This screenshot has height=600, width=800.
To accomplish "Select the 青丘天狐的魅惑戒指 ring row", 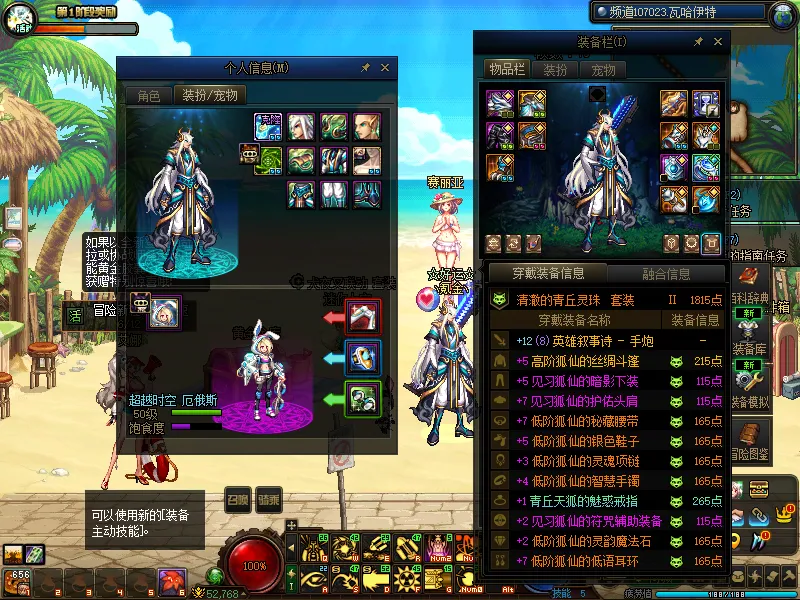I will [590, 501].
